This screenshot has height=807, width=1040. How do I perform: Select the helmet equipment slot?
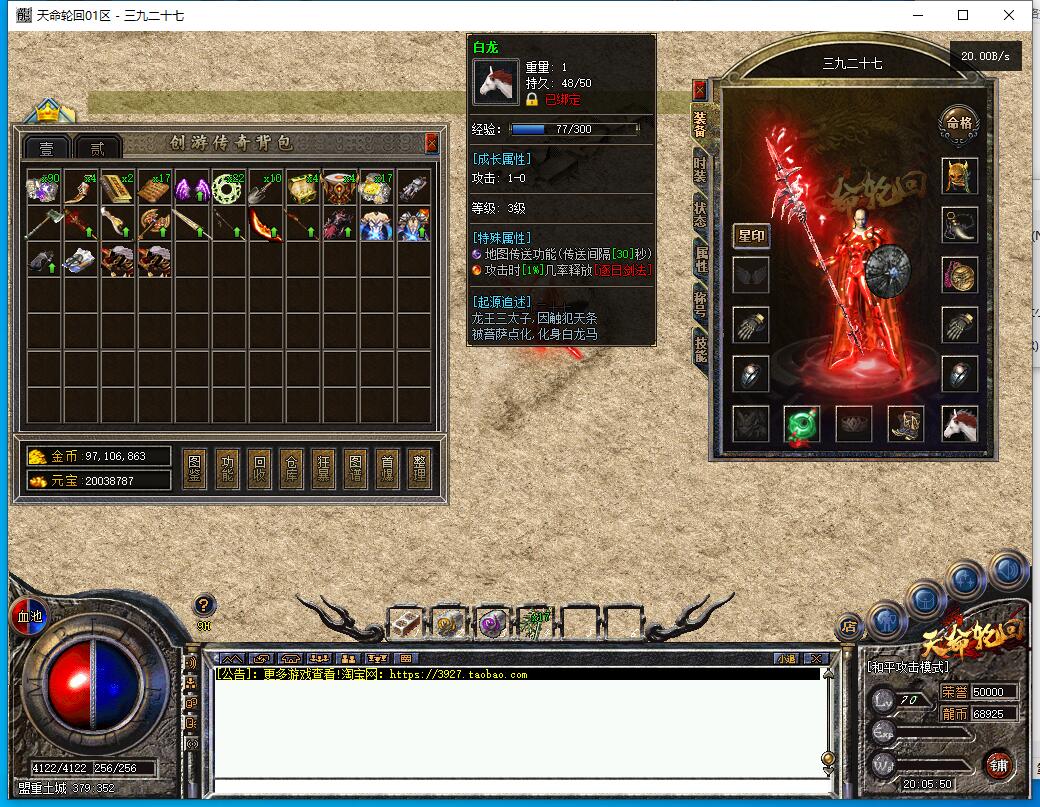(959, 175)
